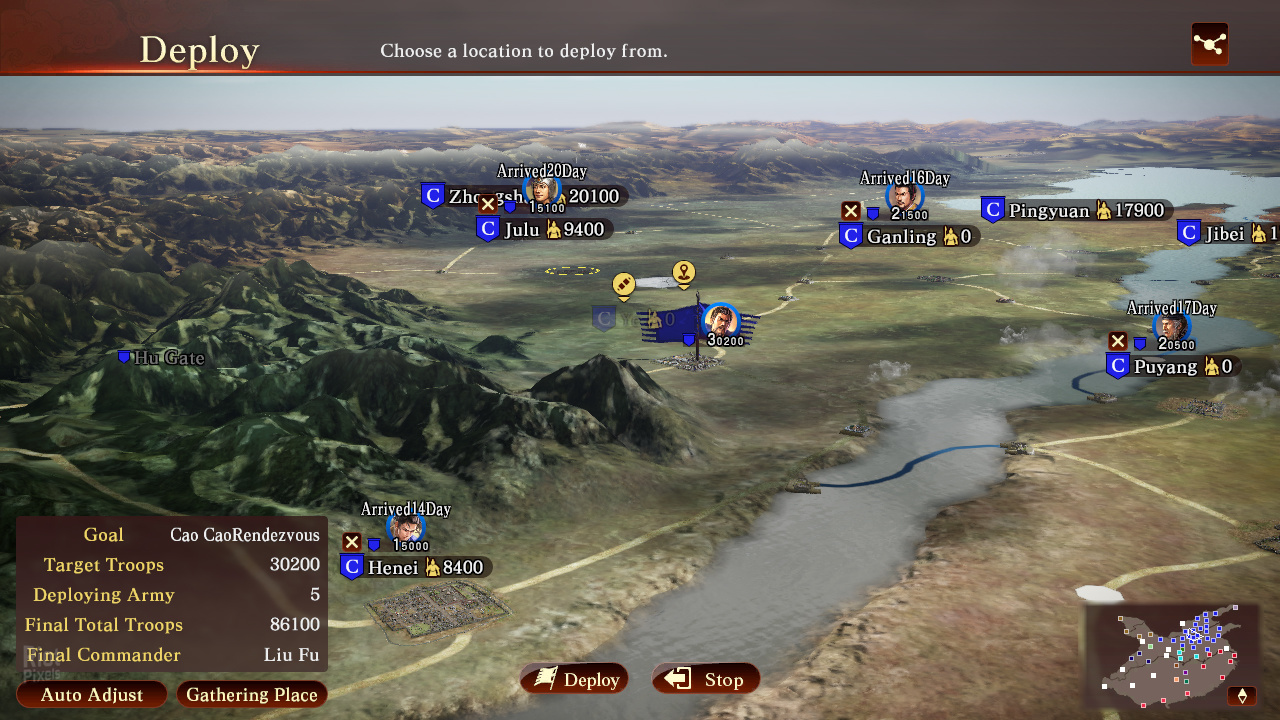Click the yellow anchor gathering marker
Screen dimensions: 1280x720
(x=684, y=271)
